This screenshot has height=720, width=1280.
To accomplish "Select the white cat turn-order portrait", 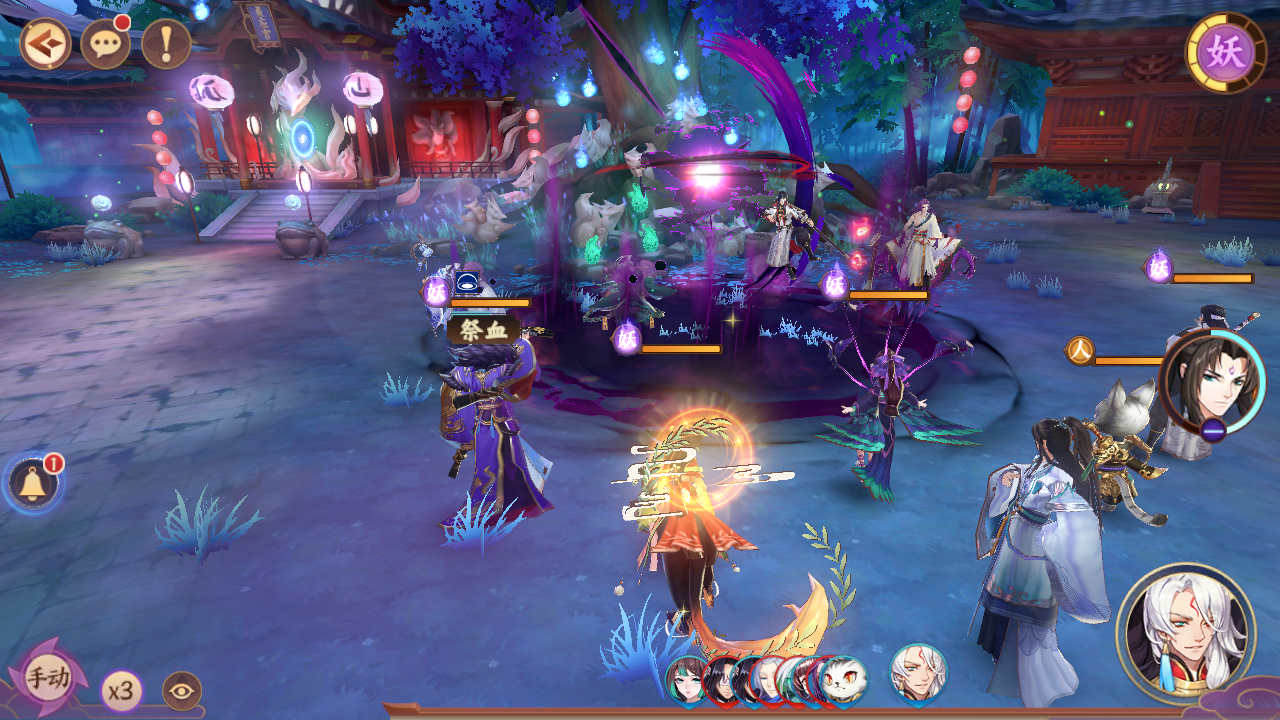I will coord(843,681).
